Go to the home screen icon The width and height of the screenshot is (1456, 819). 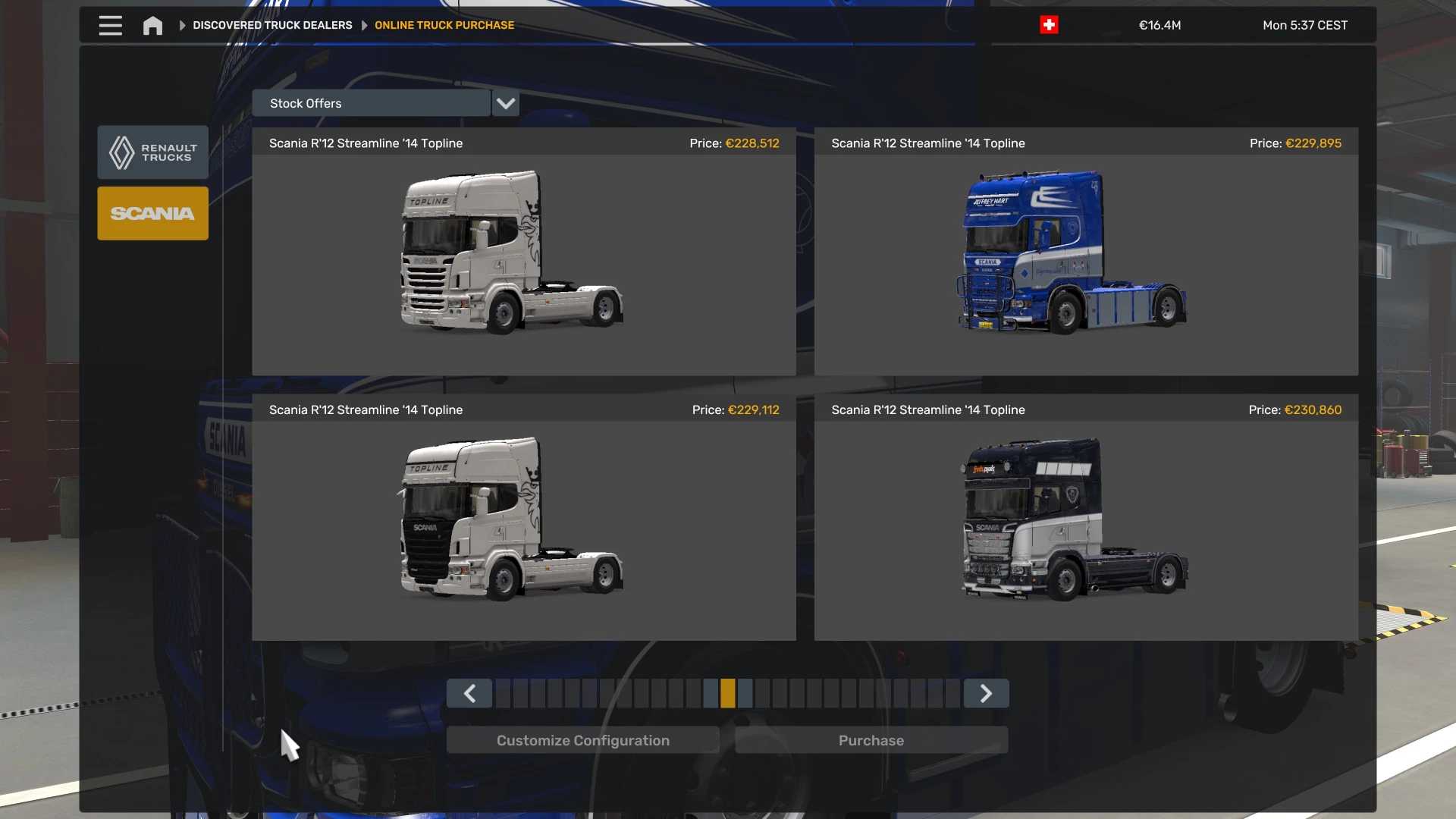pos(152,26)
